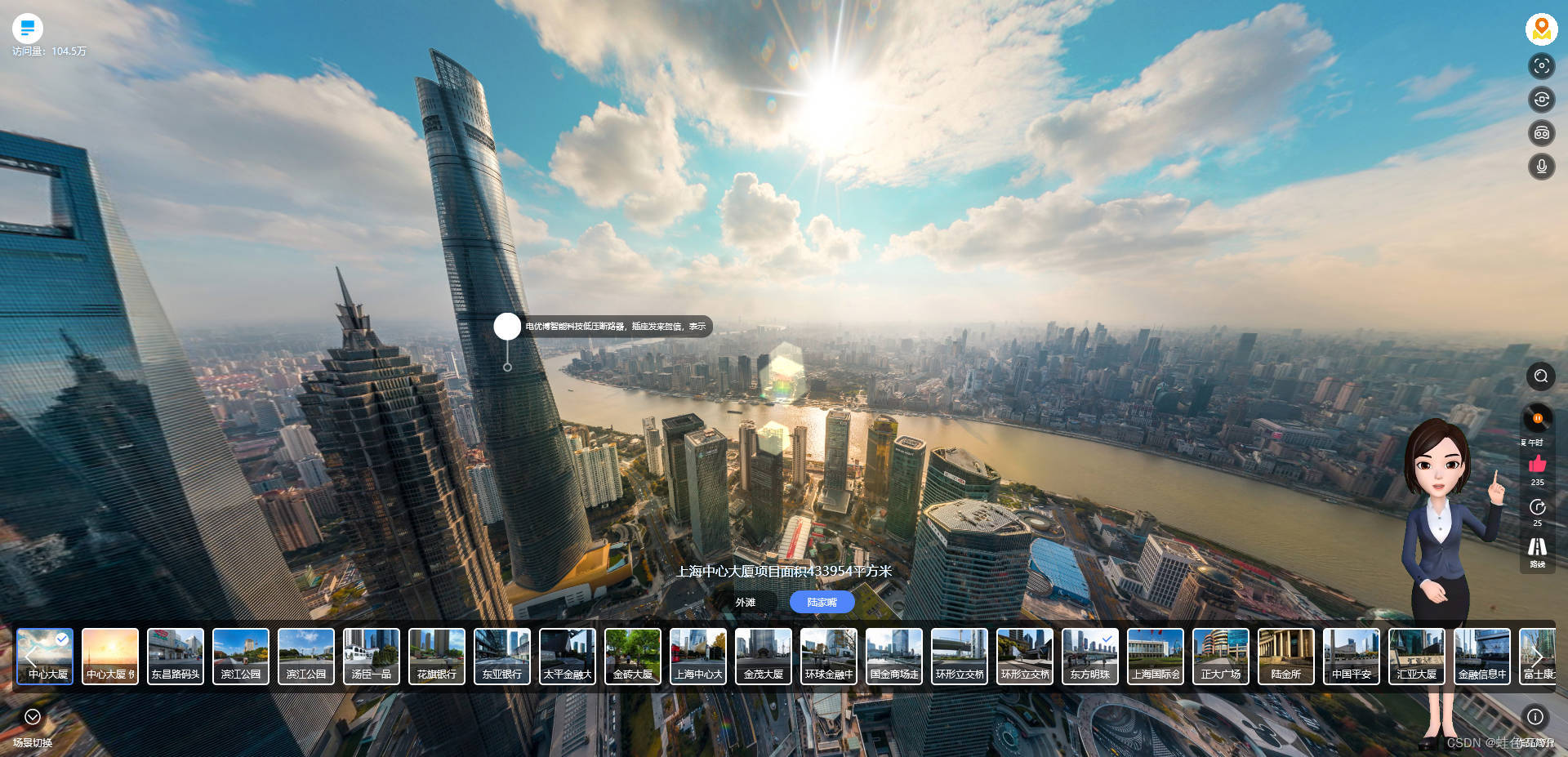The width and height of the screenshot is (1568, 757).
Task: Choose the 汤臣一品 panorama thumbnail
Action: tap(372, 656)
